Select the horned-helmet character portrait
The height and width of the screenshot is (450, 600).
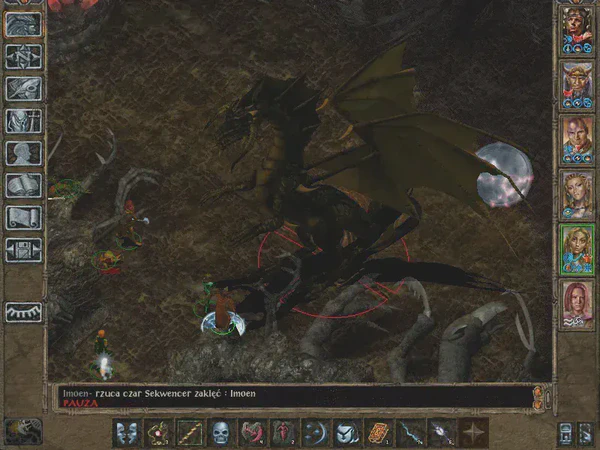tap(578, 86)
